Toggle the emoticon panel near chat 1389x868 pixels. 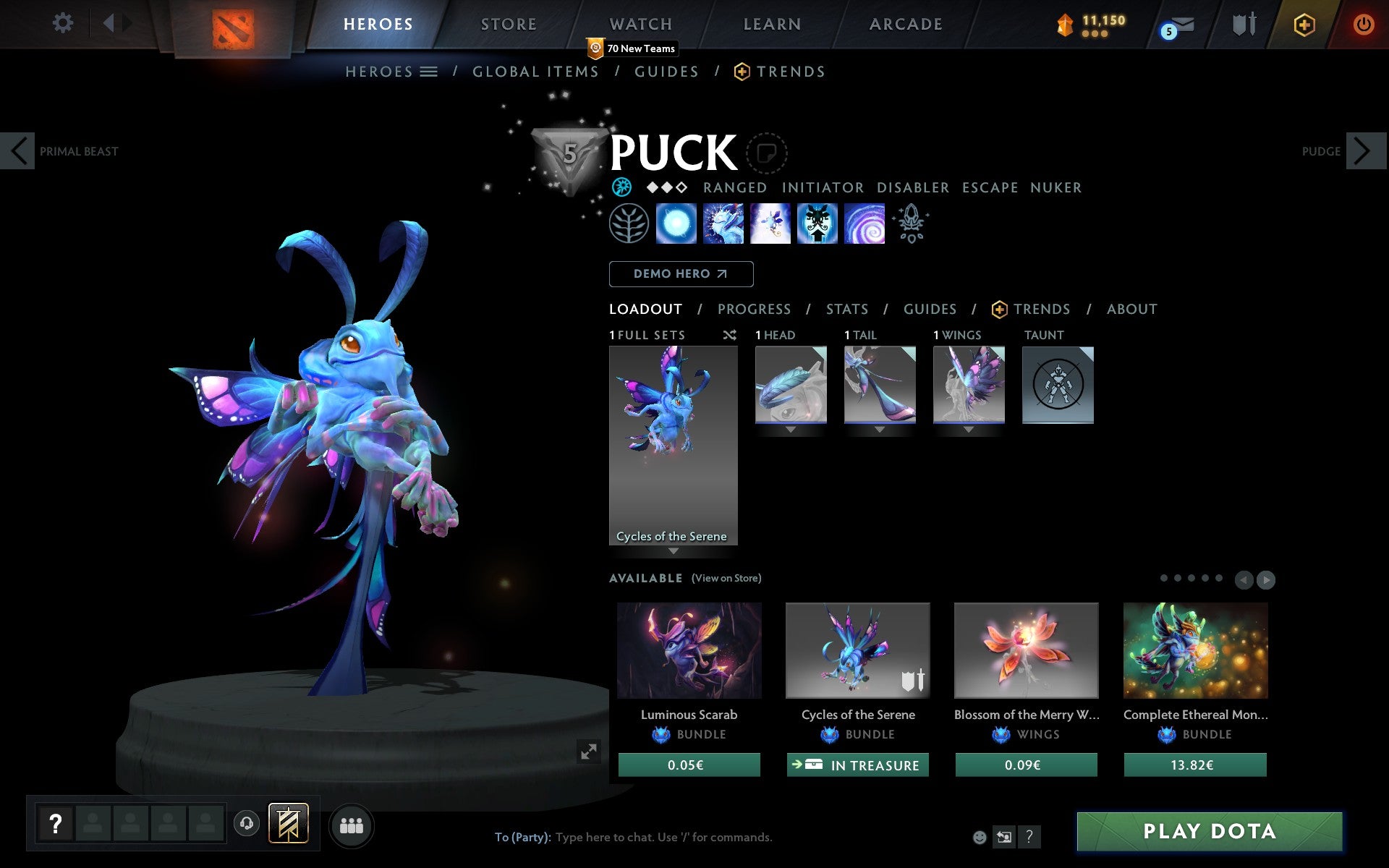click(x=981, y=838)
